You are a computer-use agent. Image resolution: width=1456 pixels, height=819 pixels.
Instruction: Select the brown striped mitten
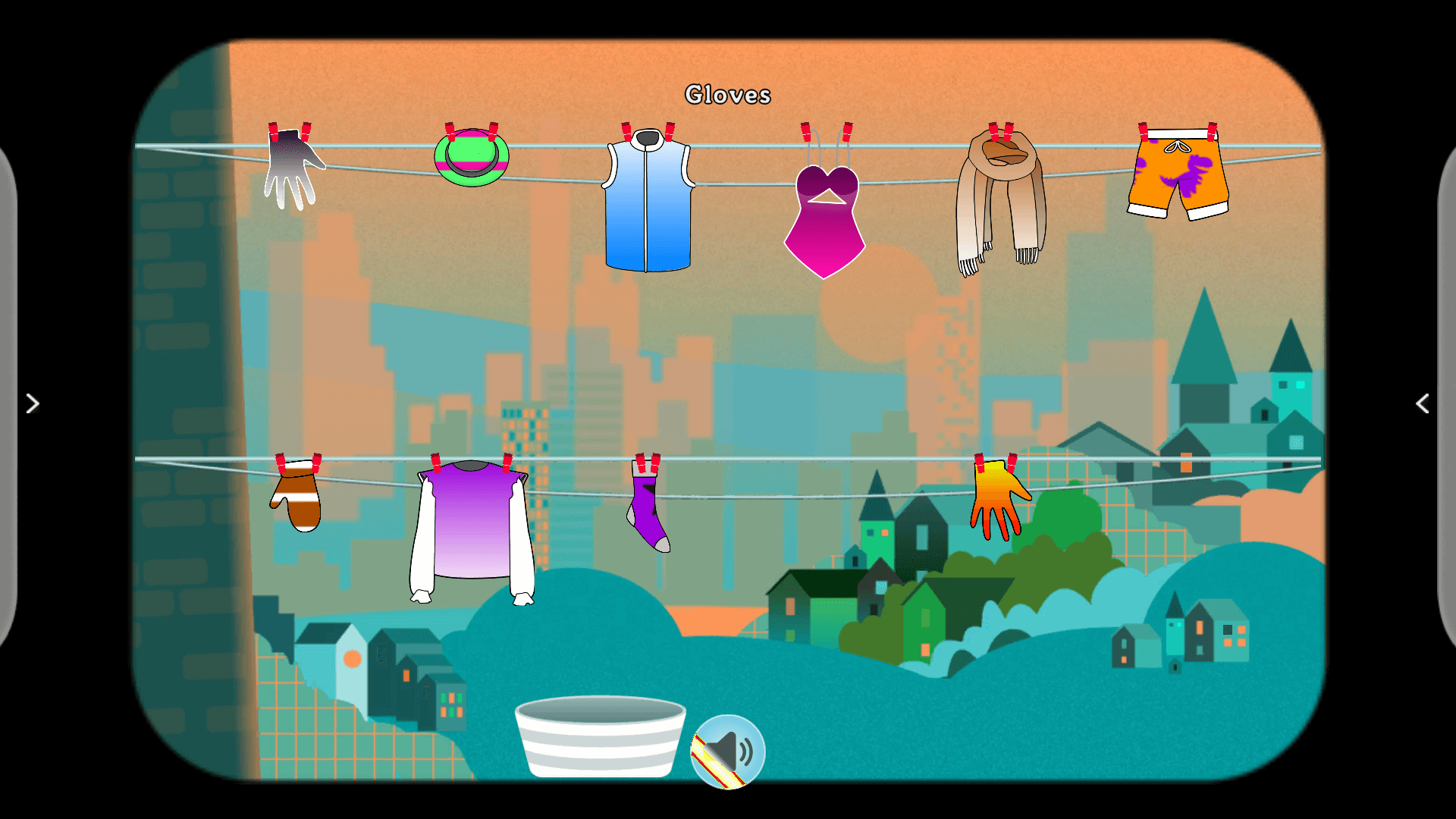coord(297,500)
